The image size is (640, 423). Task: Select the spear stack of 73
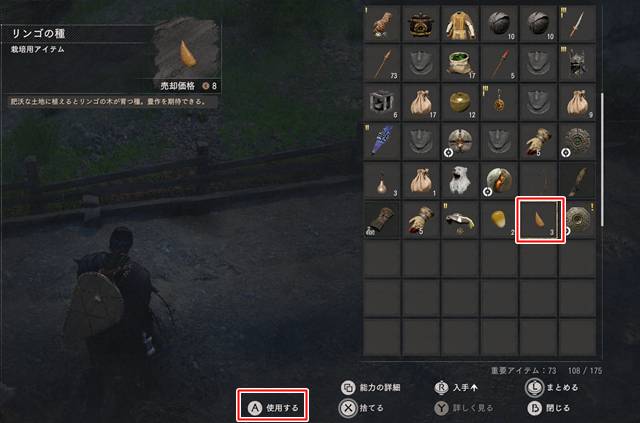[x=381, y=62]
